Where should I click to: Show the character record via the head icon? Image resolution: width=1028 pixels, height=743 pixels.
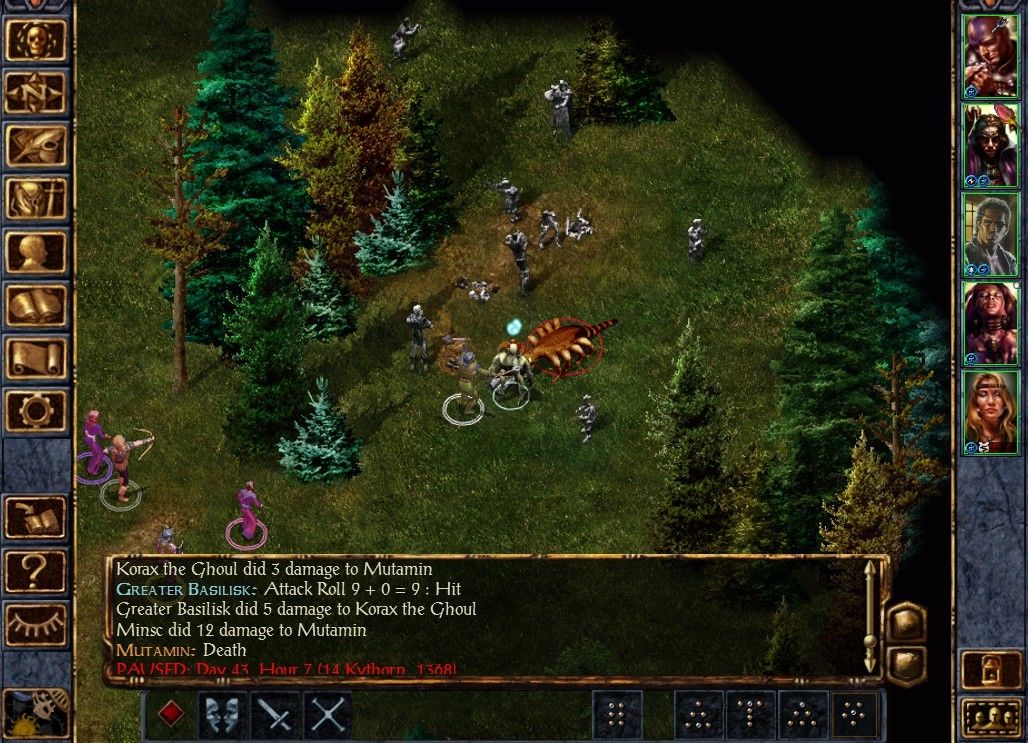[x=36, y=252]
